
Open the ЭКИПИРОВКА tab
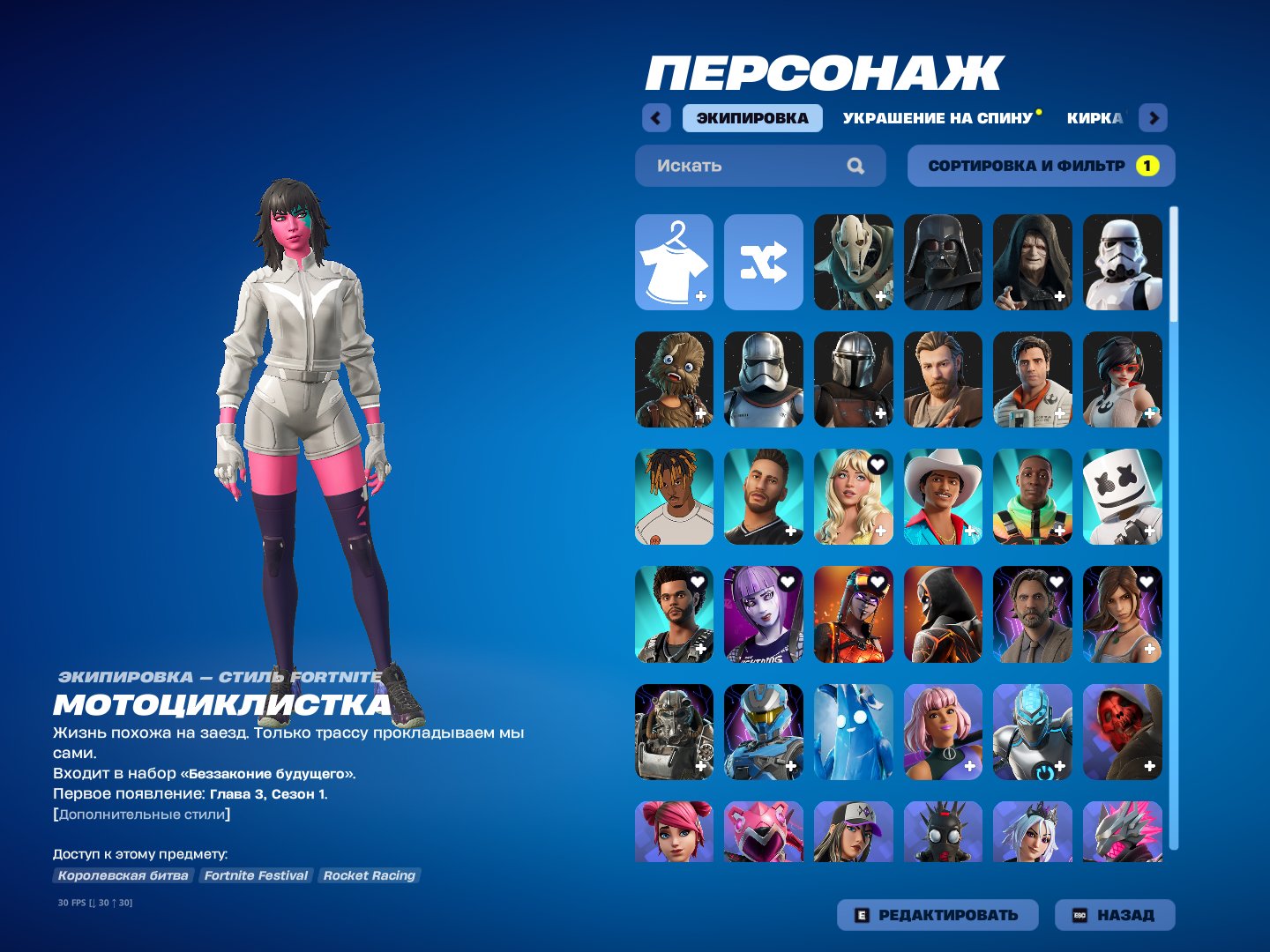tap(754, 117)
